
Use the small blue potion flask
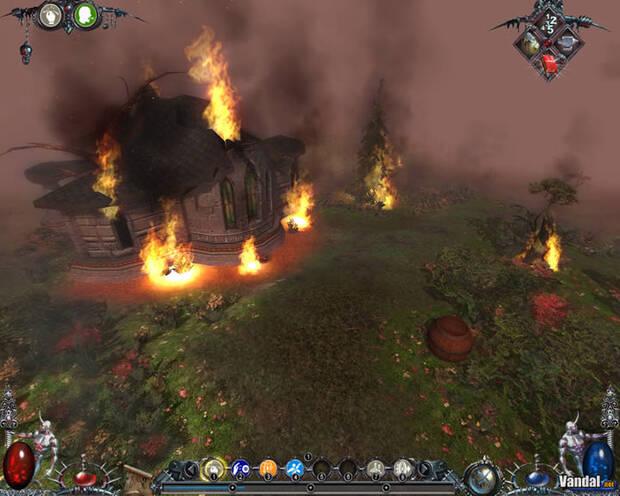coord(537,478)
